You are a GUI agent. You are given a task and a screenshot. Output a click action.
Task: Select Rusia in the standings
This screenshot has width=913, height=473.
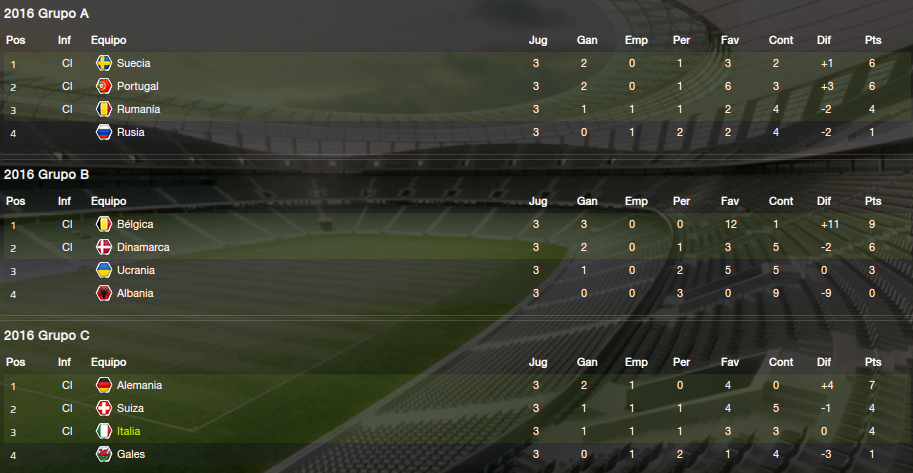coord(130,132)
